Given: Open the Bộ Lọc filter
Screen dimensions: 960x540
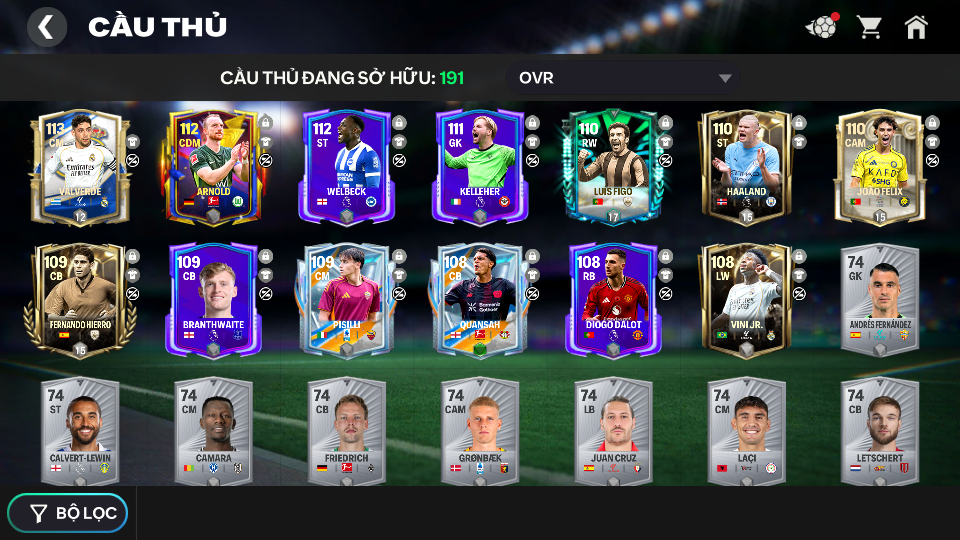Looking at the screenshot, I should 68,513.
